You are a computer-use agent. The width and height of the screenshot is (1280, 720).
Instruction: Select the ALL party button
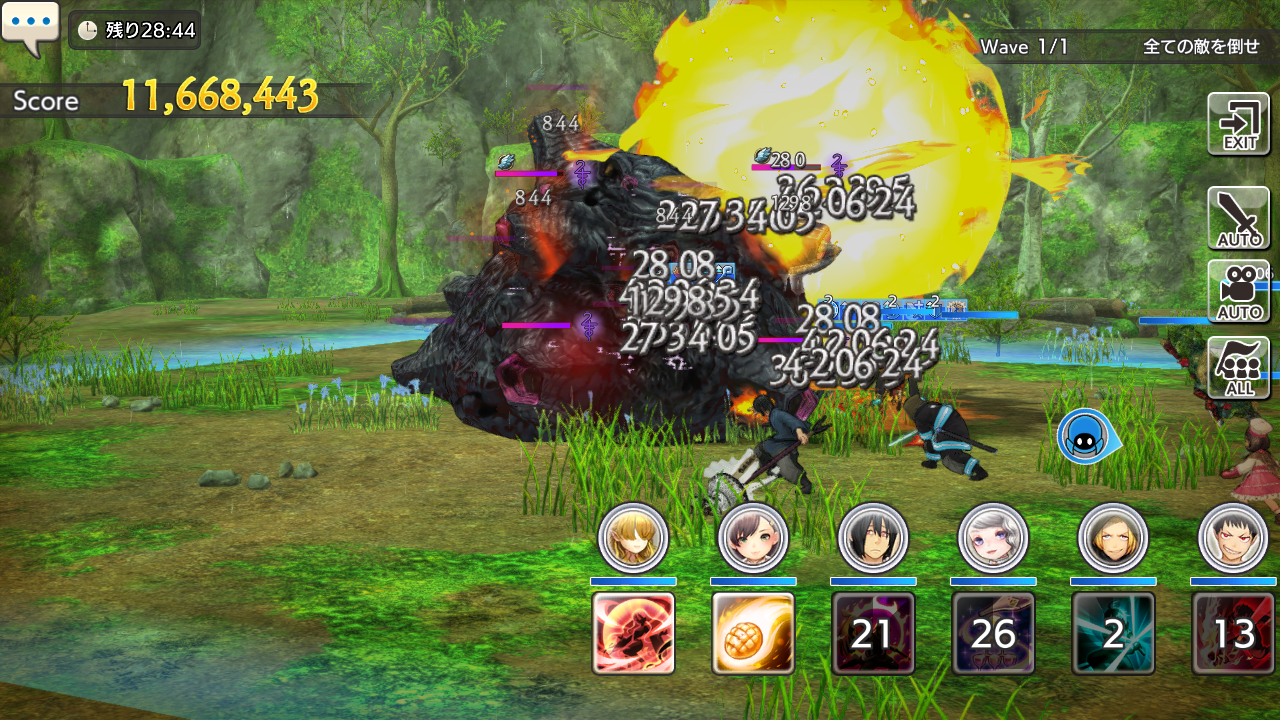[1238, 367]
